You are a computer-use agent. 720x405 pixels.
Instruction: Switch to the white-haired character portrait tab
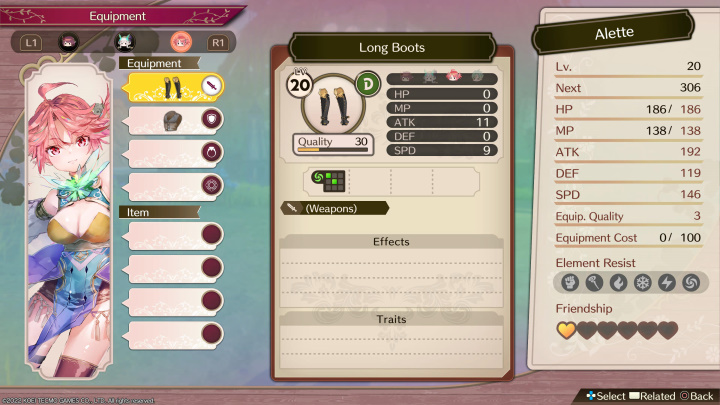(x=125, y=42)
